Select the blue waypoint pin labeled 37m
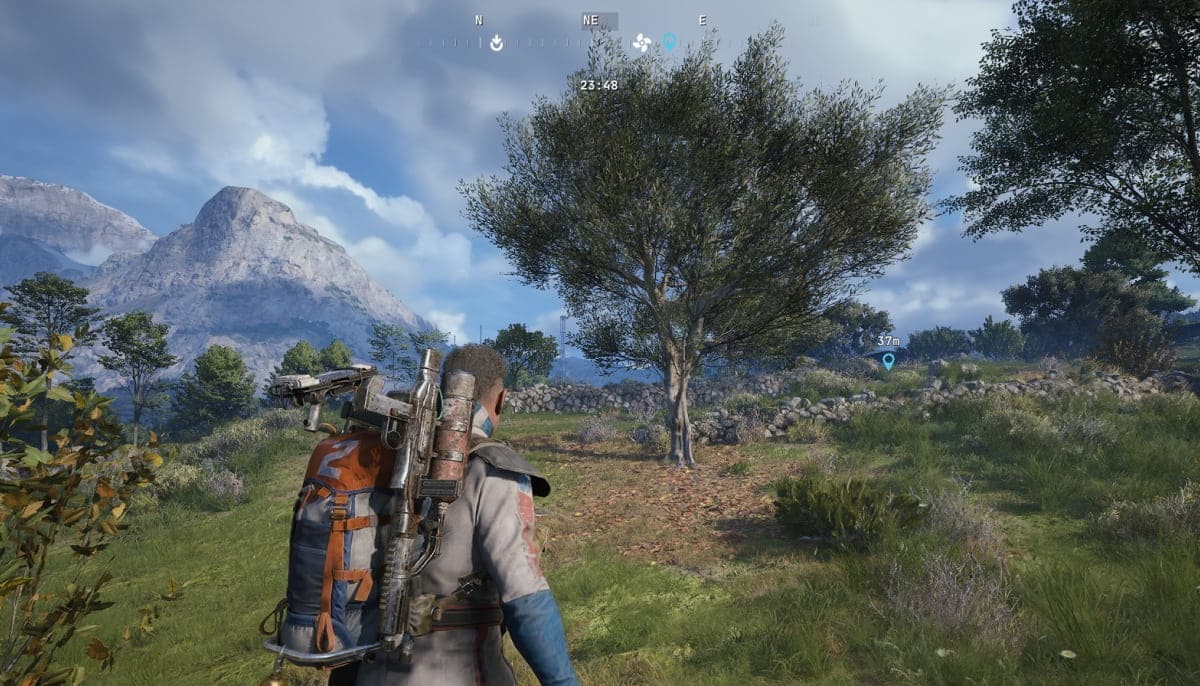The image size is (1200, 686). (888, 360)
